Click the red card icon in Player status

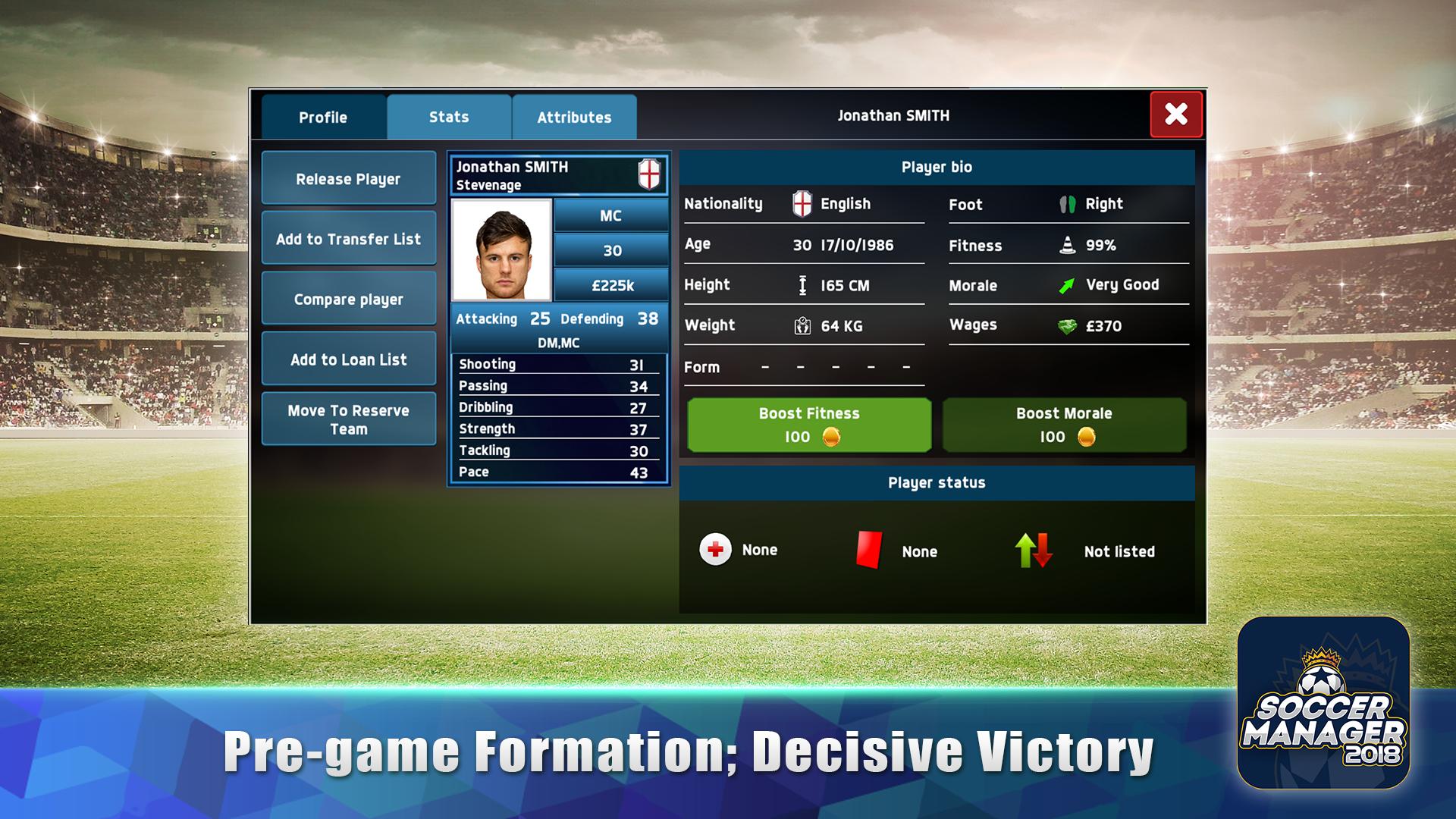(871, 550)
